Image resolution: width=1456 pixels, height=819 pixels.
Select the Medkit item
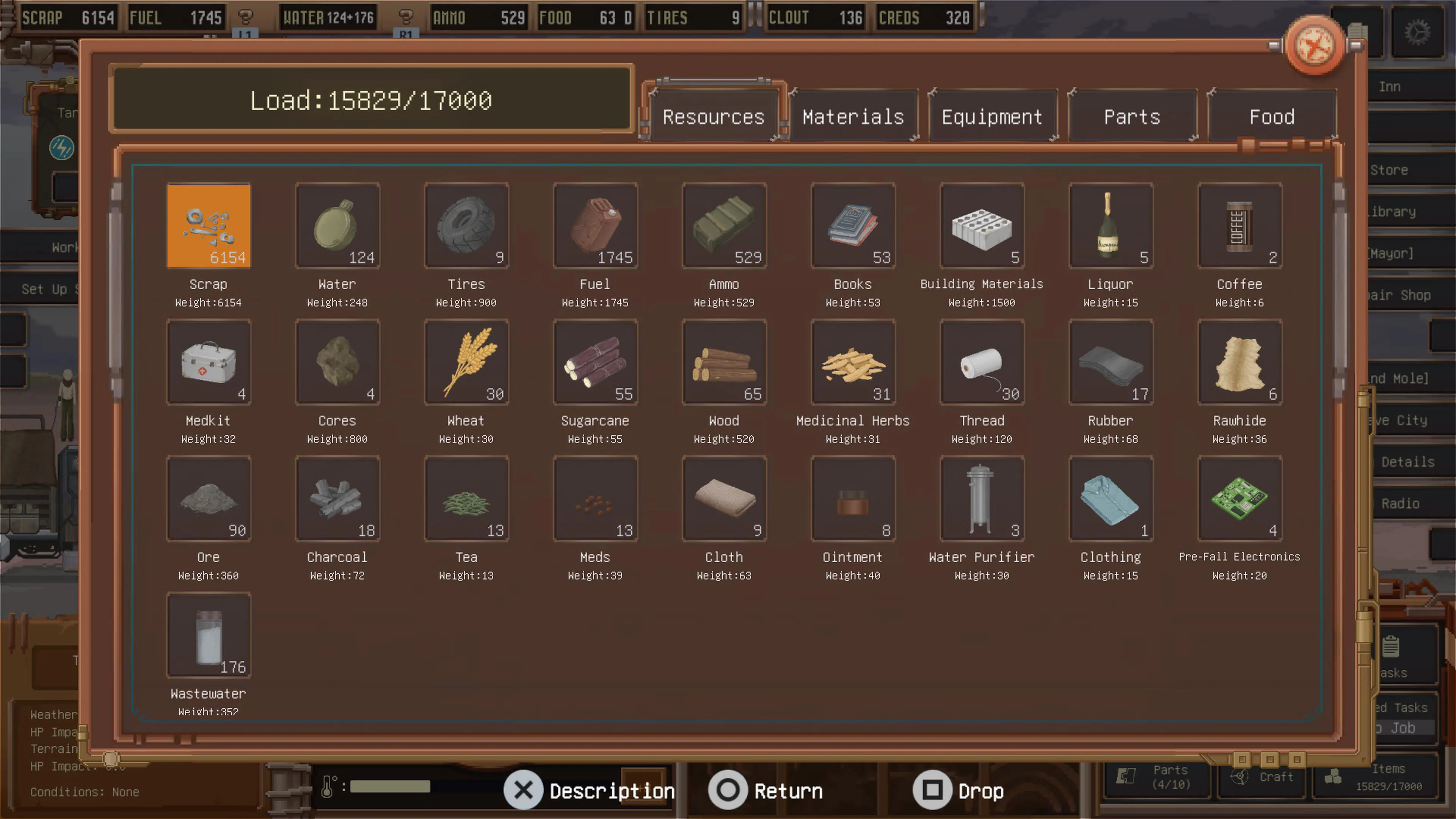click(209, 362)
